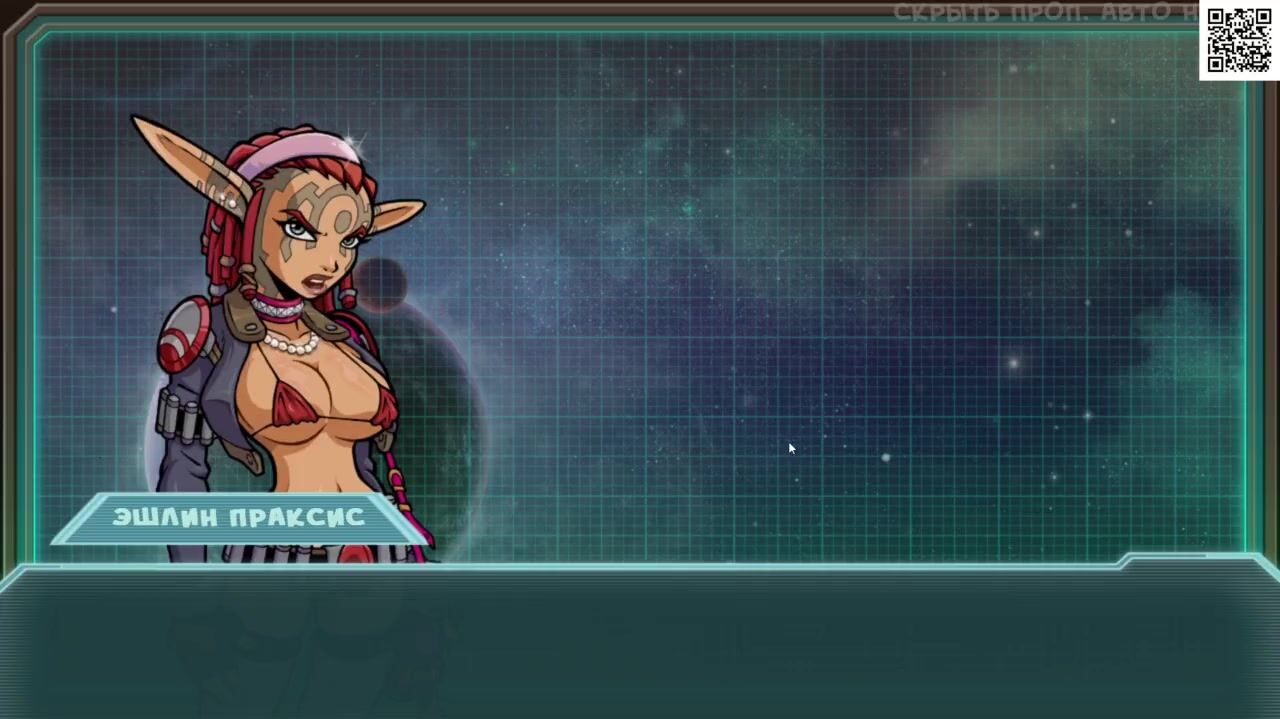Enable auto-advance with the Авто button
The width and height of the screenshot is (1280, 719).
pos(1137,13)
